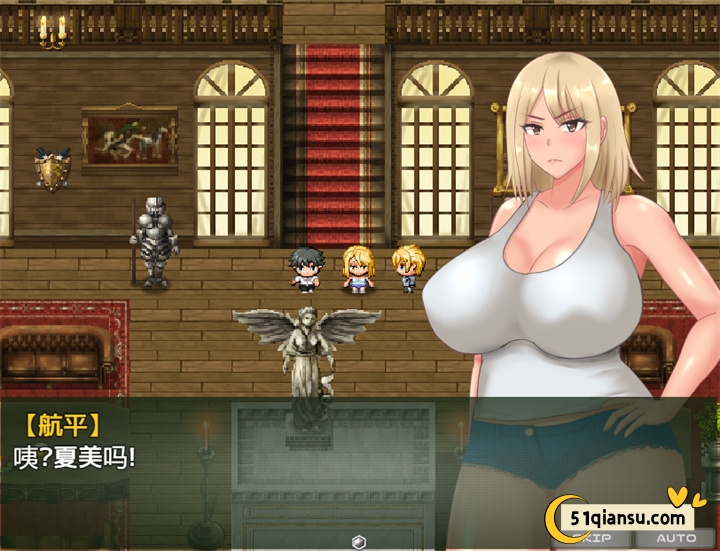Enable AUTO dialogue advance
Viewport: 720px width, 551px height.
675,539
